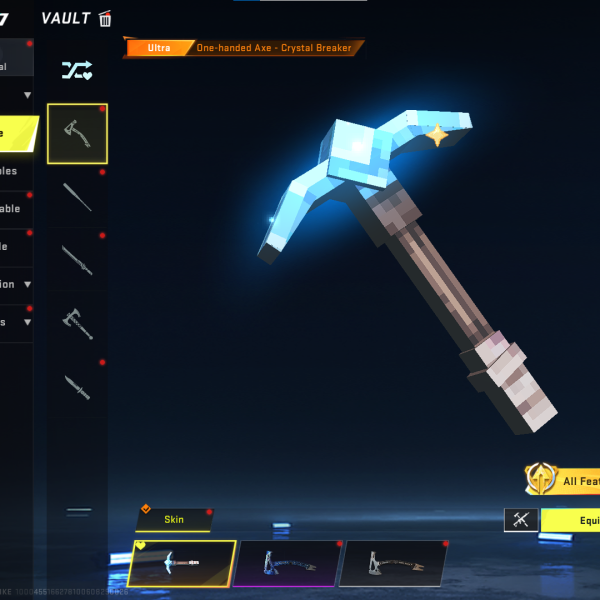Click the crossed weapons icon button

point(520,520)
